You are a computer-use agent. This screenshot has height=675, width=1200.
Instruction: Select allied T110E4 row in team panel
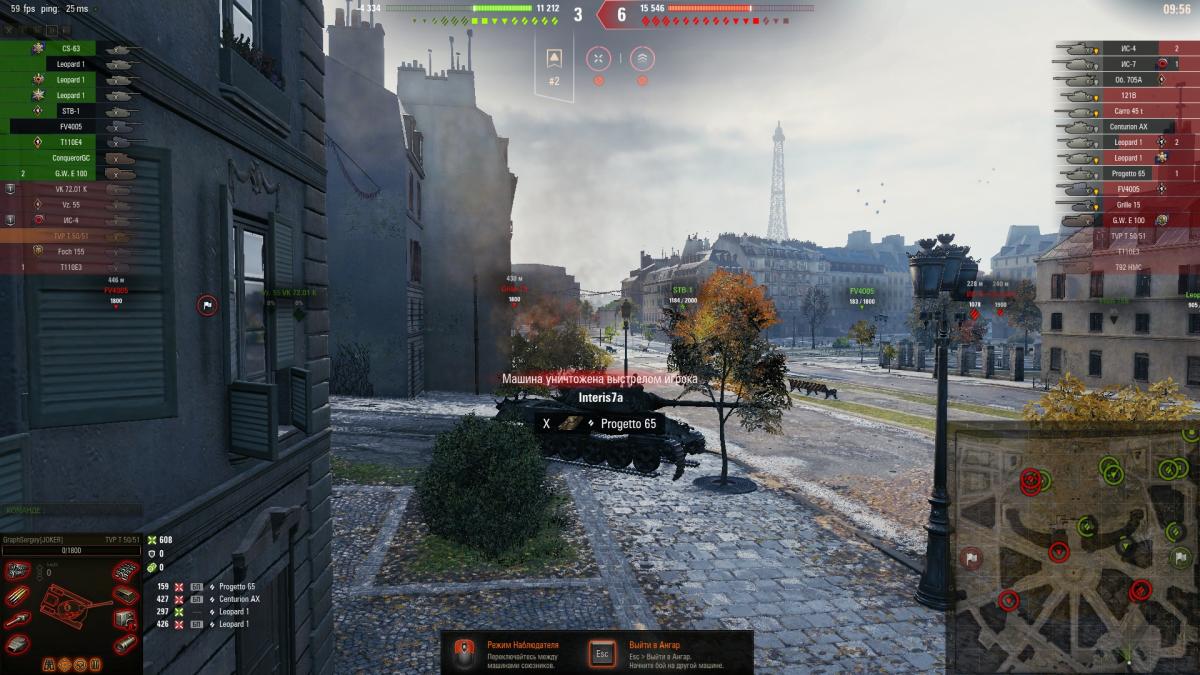tap(70, 142)
